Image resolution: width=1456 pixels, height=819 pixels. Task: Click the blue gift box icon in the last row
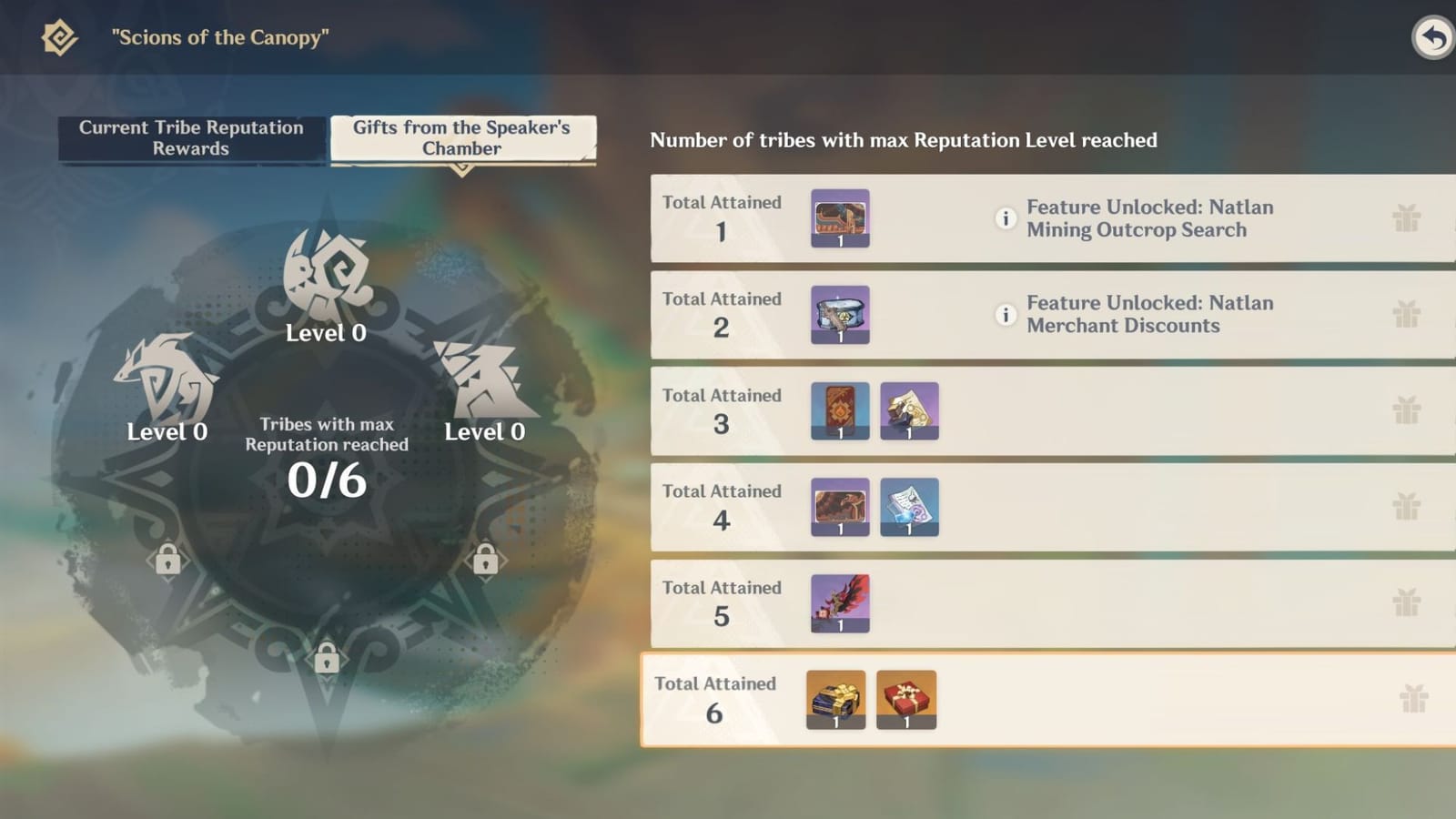[834, 699]
